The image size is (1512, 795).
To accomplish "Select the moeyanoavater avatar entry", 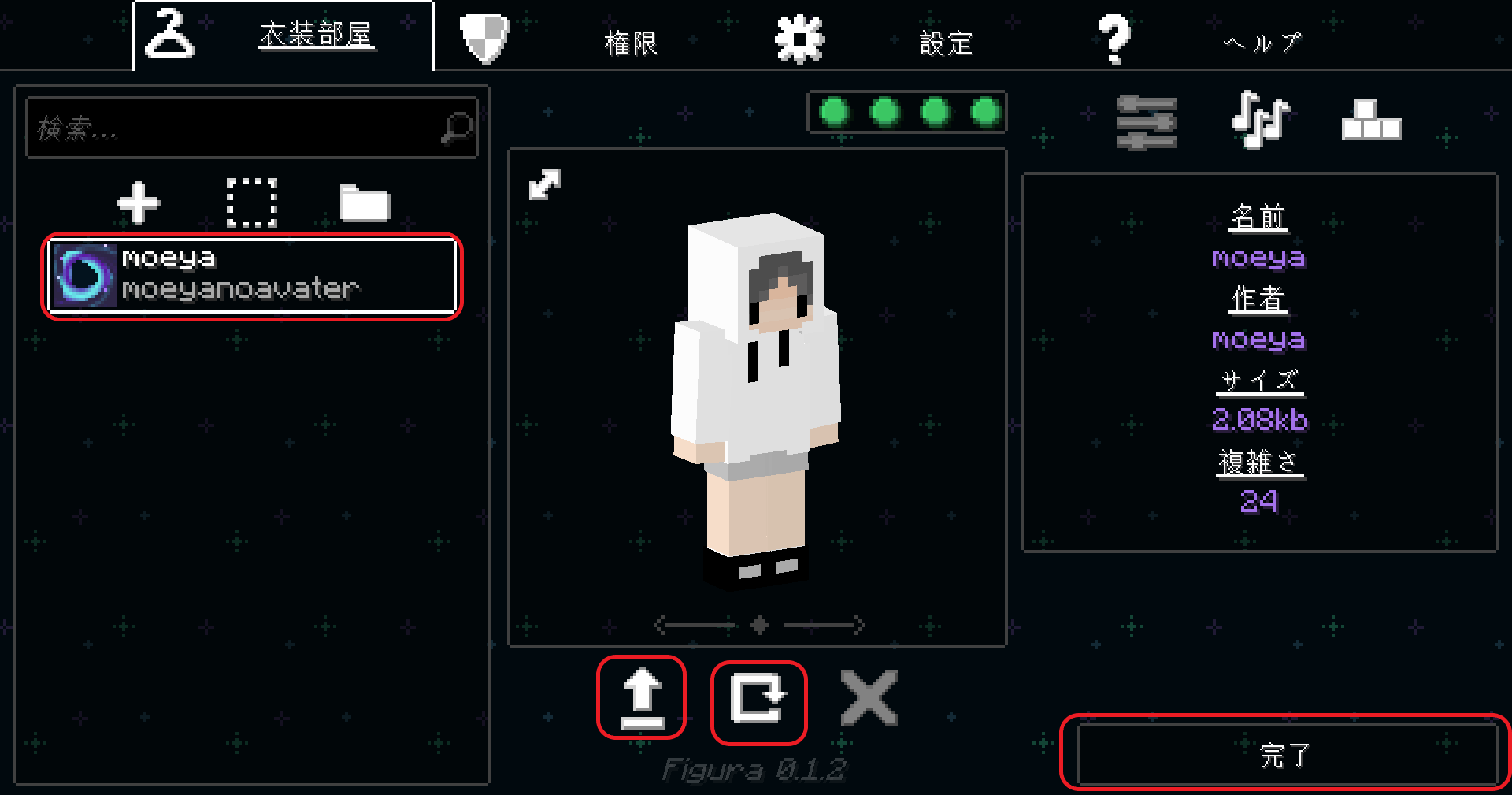I will coord(250,277).
